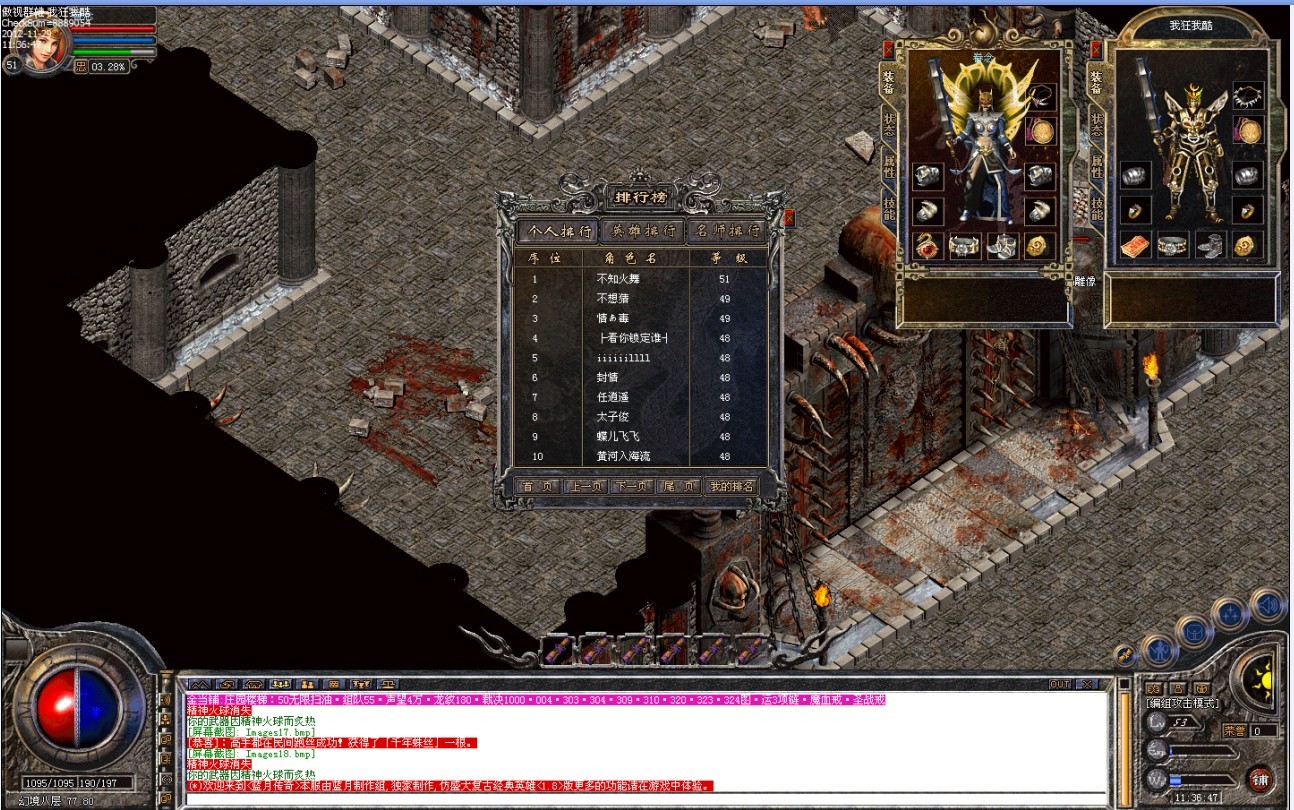Open the red 铺 shop button

pos(1260,779)
